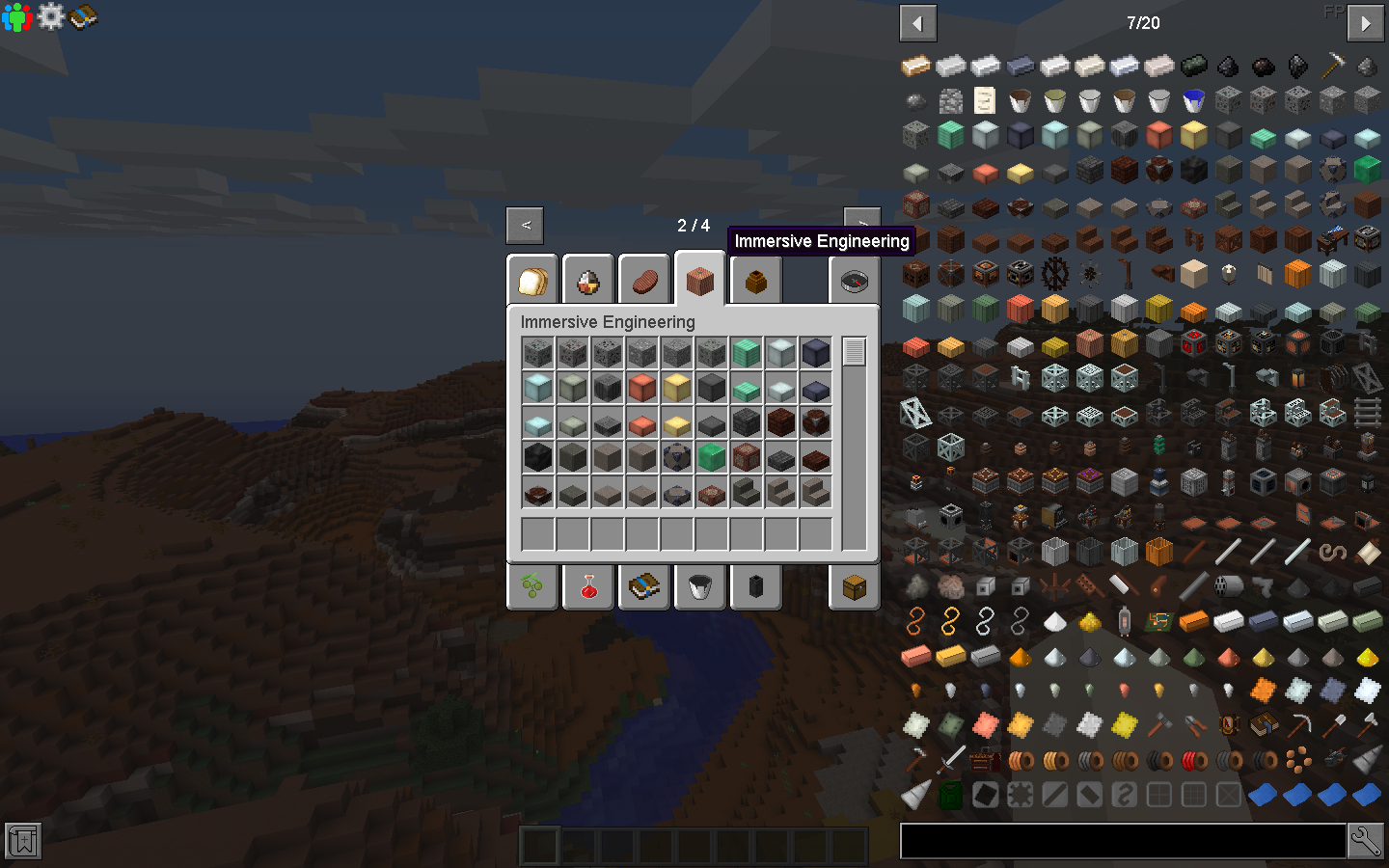This screenshot has width=1389, height=868.
Task: Click the recipe book icon in the top-left corner
Action: (x=85, y=15)
